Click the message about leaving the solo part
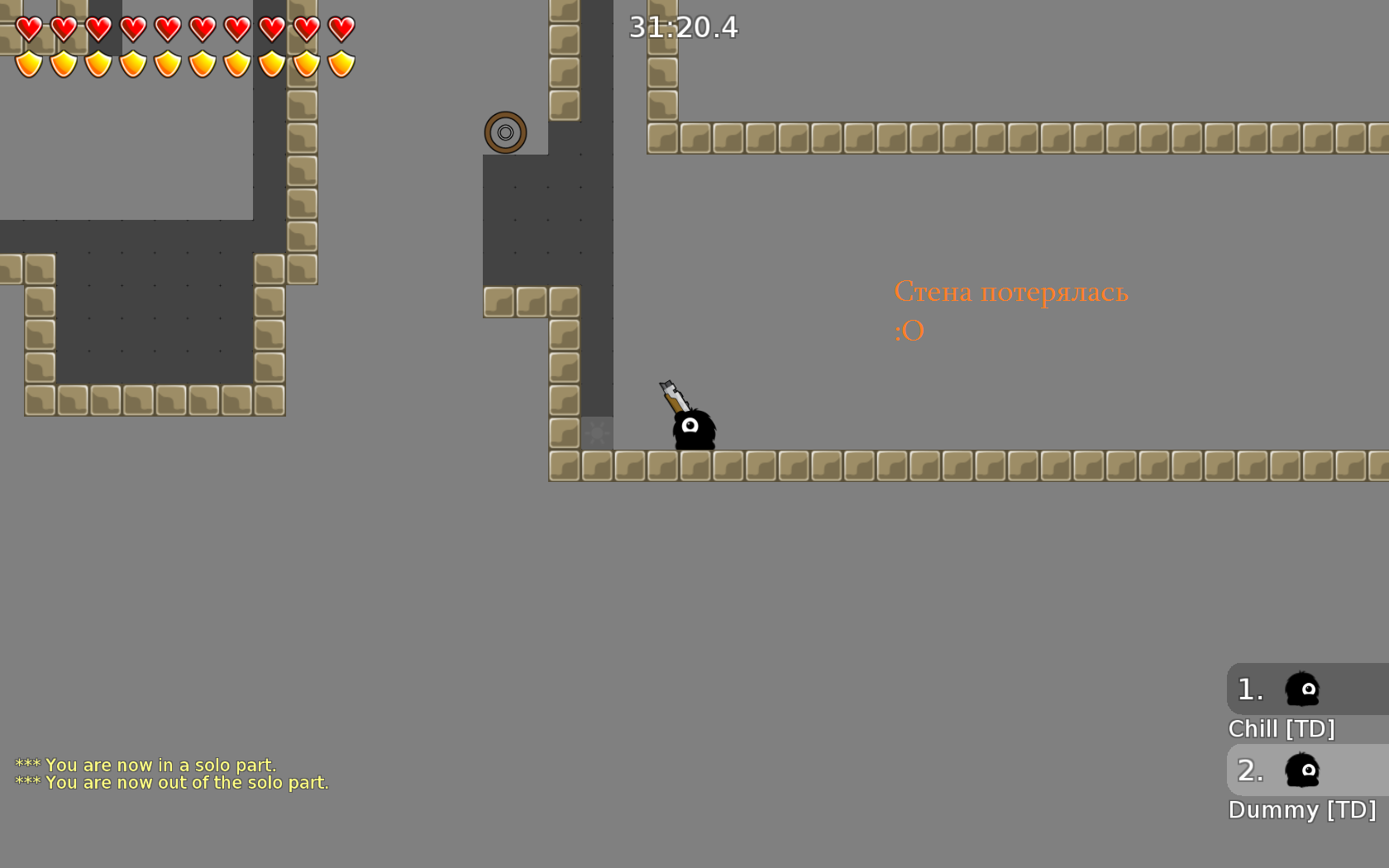The width and height of the screenshot is (1389, 868). [172, 782]
